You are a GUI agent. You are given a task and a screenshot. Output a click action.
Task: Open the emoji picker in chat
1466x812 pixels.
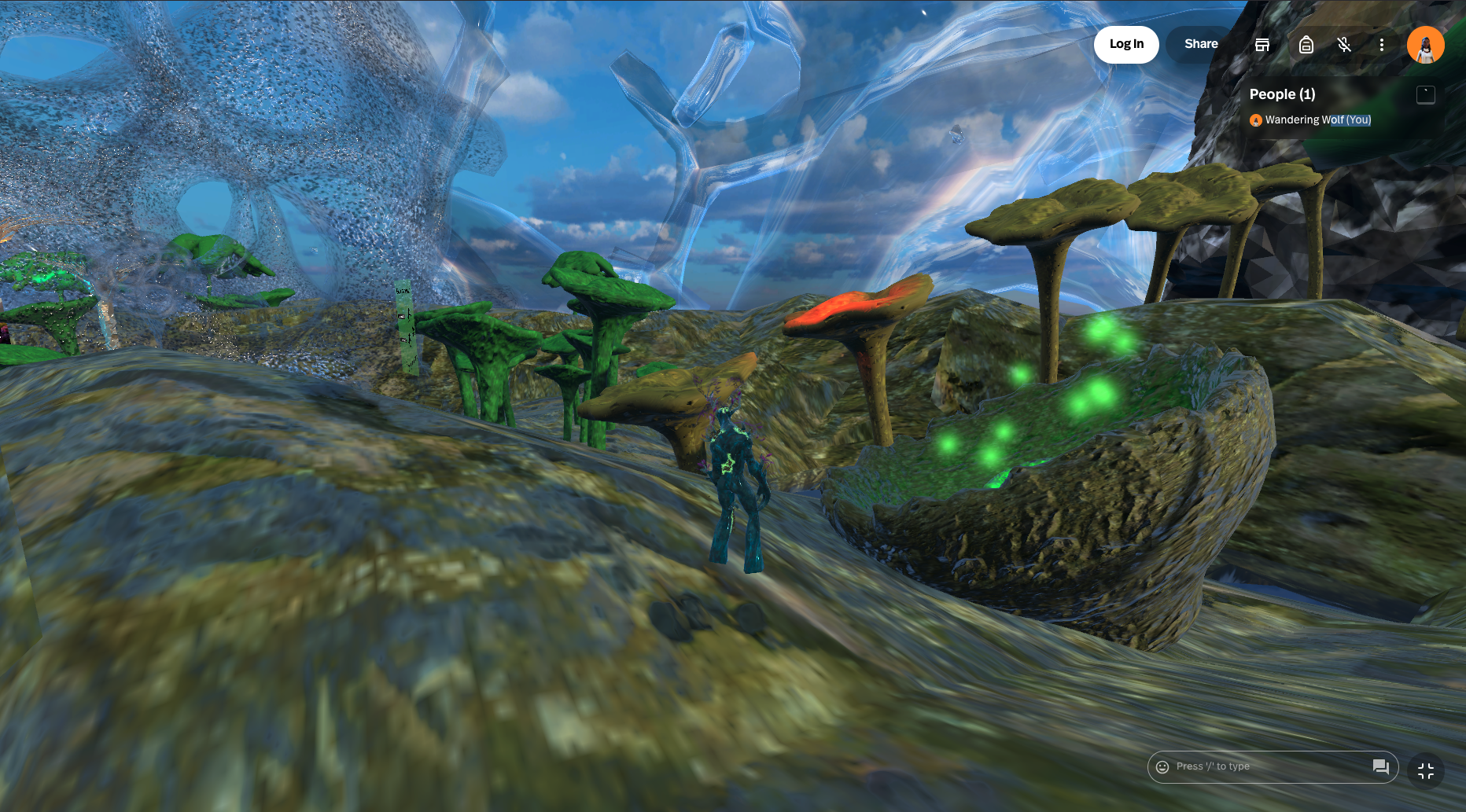(x=1162, y=766)
